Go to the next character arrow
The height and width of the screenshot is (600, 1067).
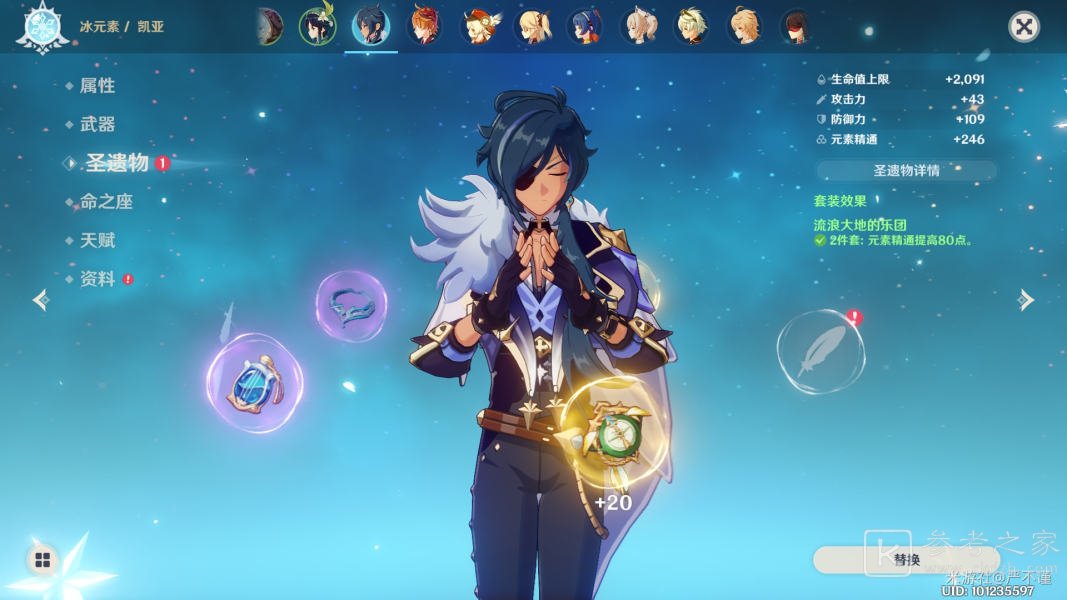click(1025, 300)
